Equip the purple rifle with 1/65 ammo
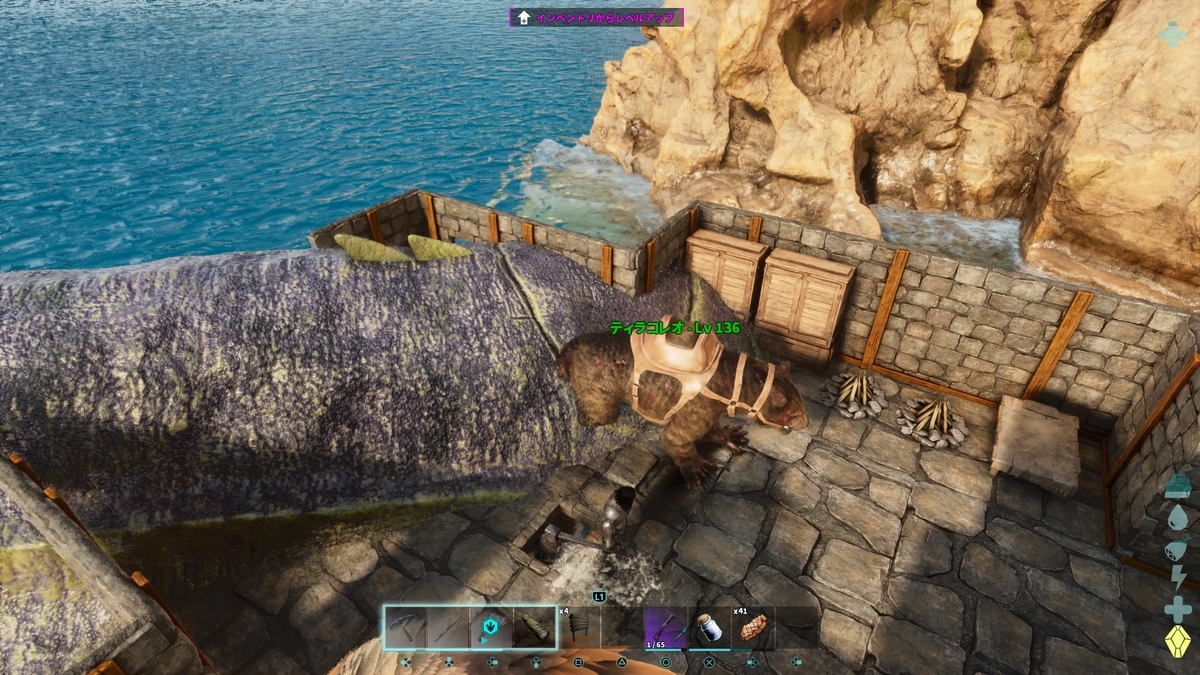The image size is (1200, 675). coord(665,628)
